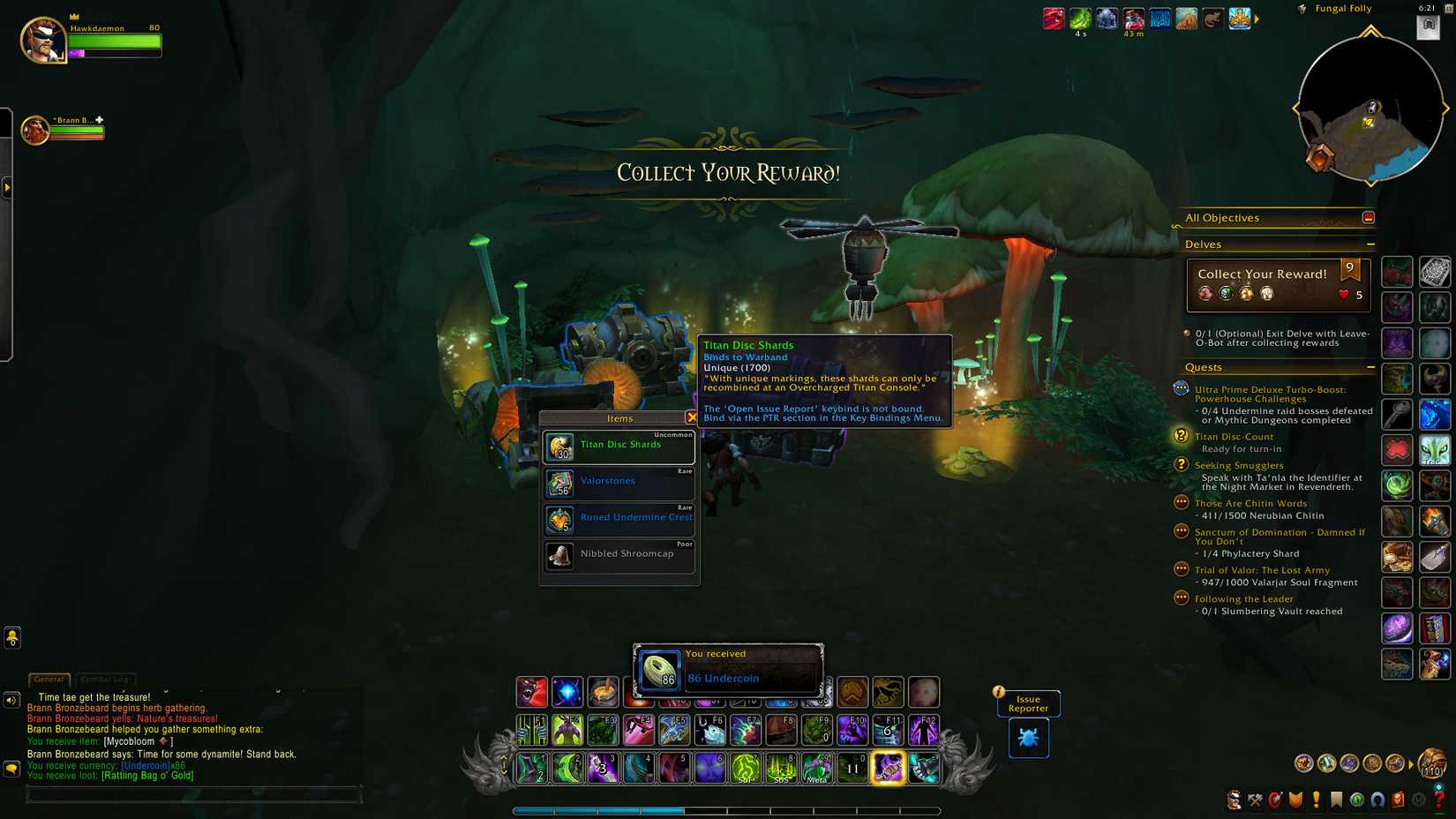This screenshot has height=819, width=1456.
Task: Click the blue bug icon below Issue Reporter
Action: pyautogui.click(x=1027, y=738)
